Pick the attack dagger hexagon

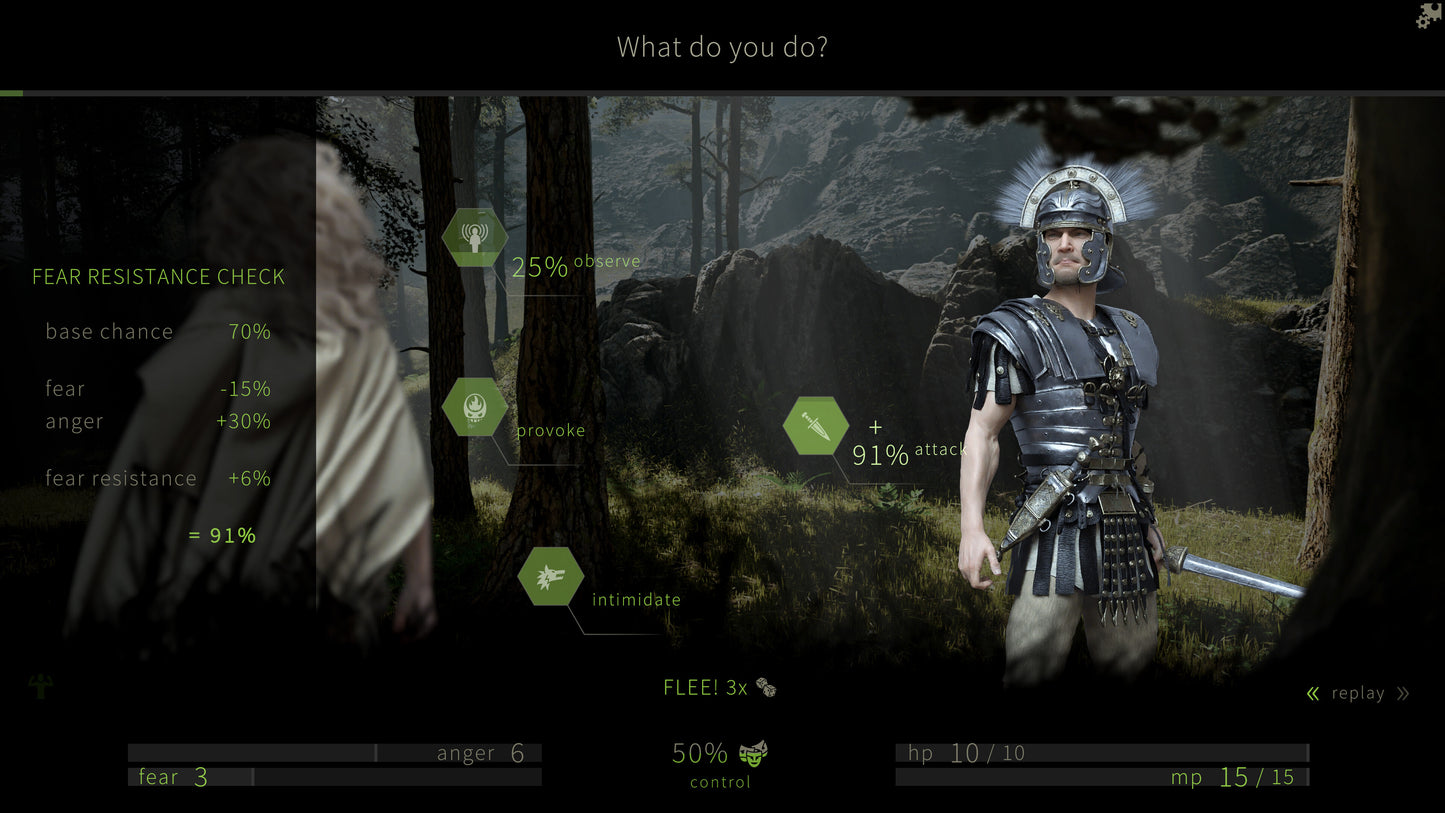click(815, 426)
